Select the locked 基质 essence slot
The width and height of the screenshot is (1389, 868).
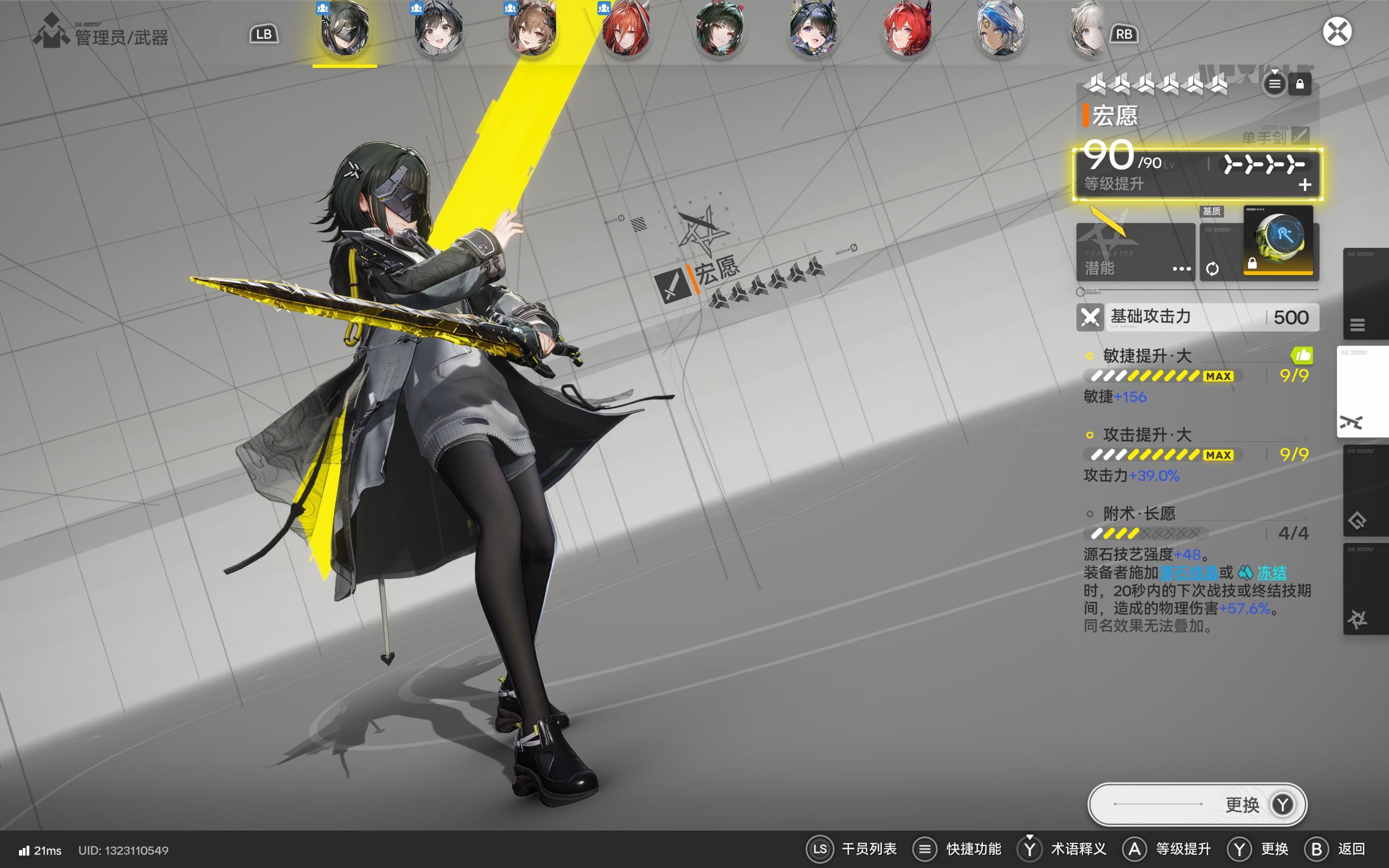(x=1278, y=241)
